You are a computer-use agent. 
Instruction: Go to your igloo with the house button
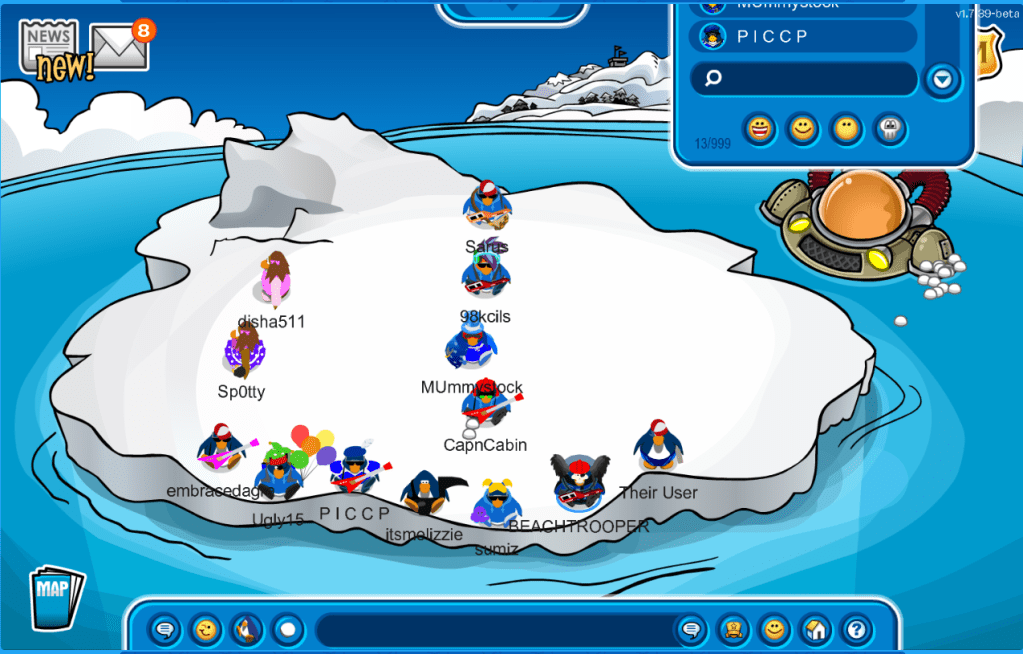click(815, 629)
